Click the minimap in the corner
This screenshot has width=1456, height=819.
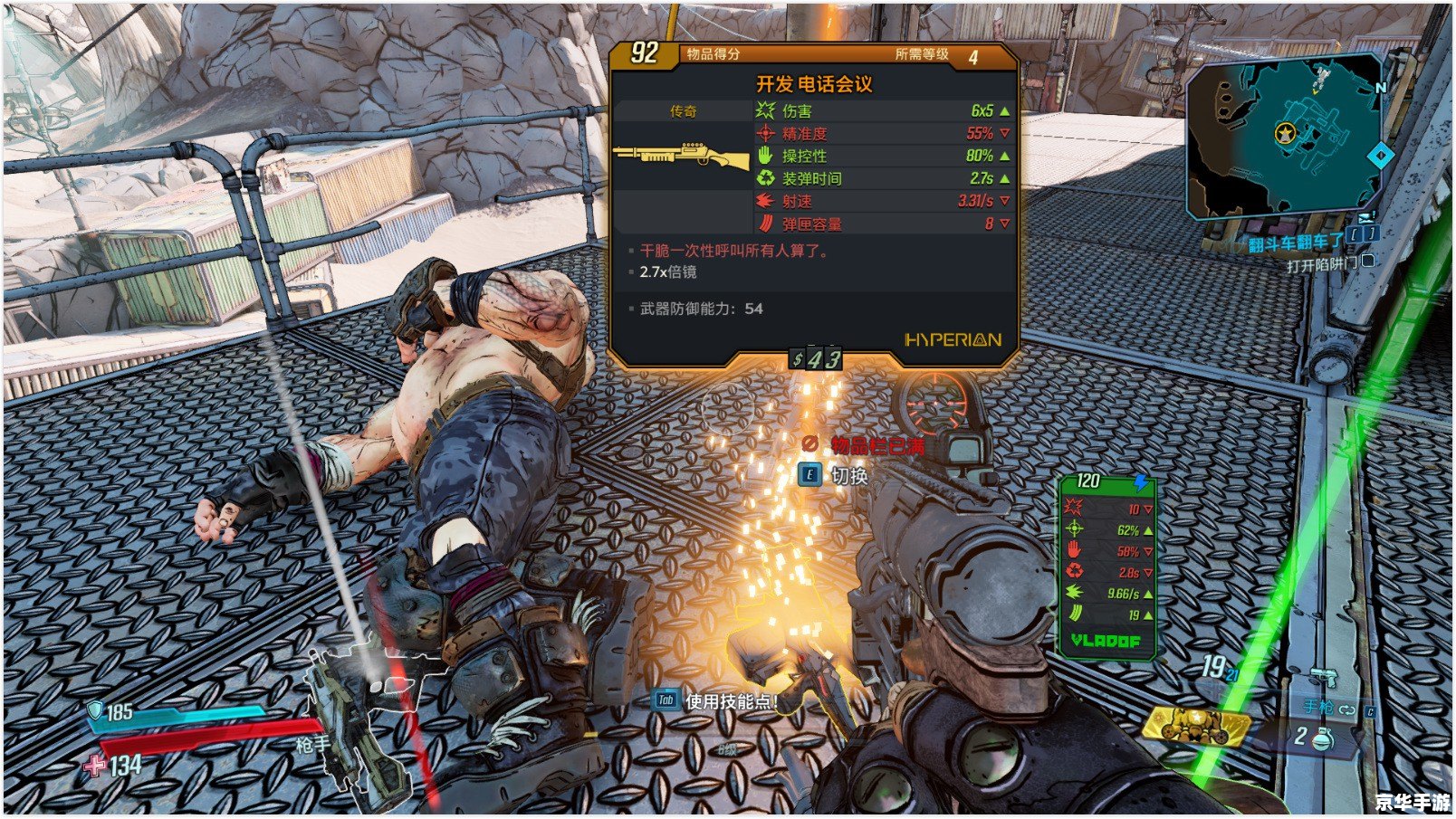tap(1286, 138)
